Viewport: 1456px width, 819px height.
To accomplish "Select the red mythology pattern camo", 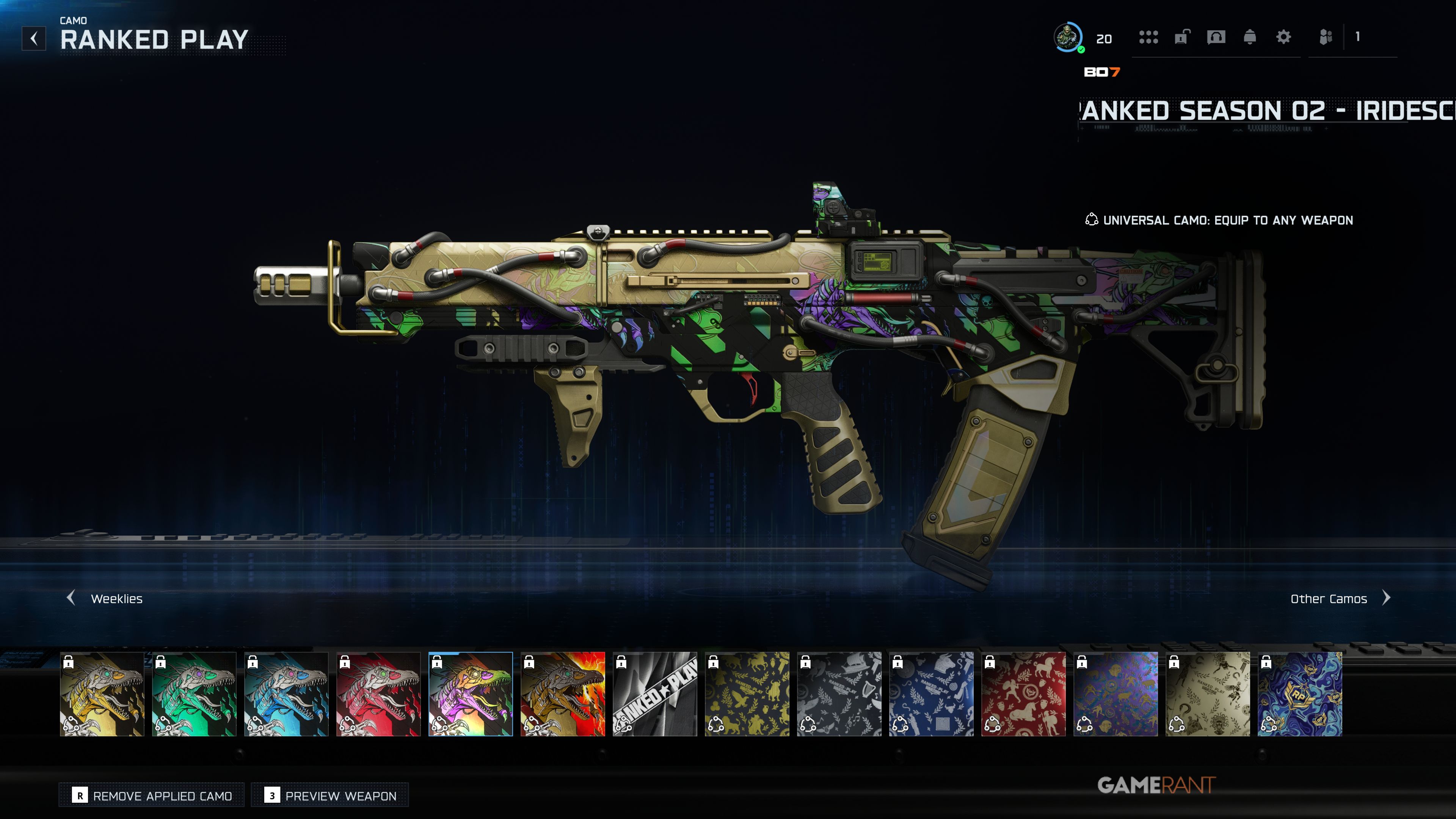I will 1024,693.
